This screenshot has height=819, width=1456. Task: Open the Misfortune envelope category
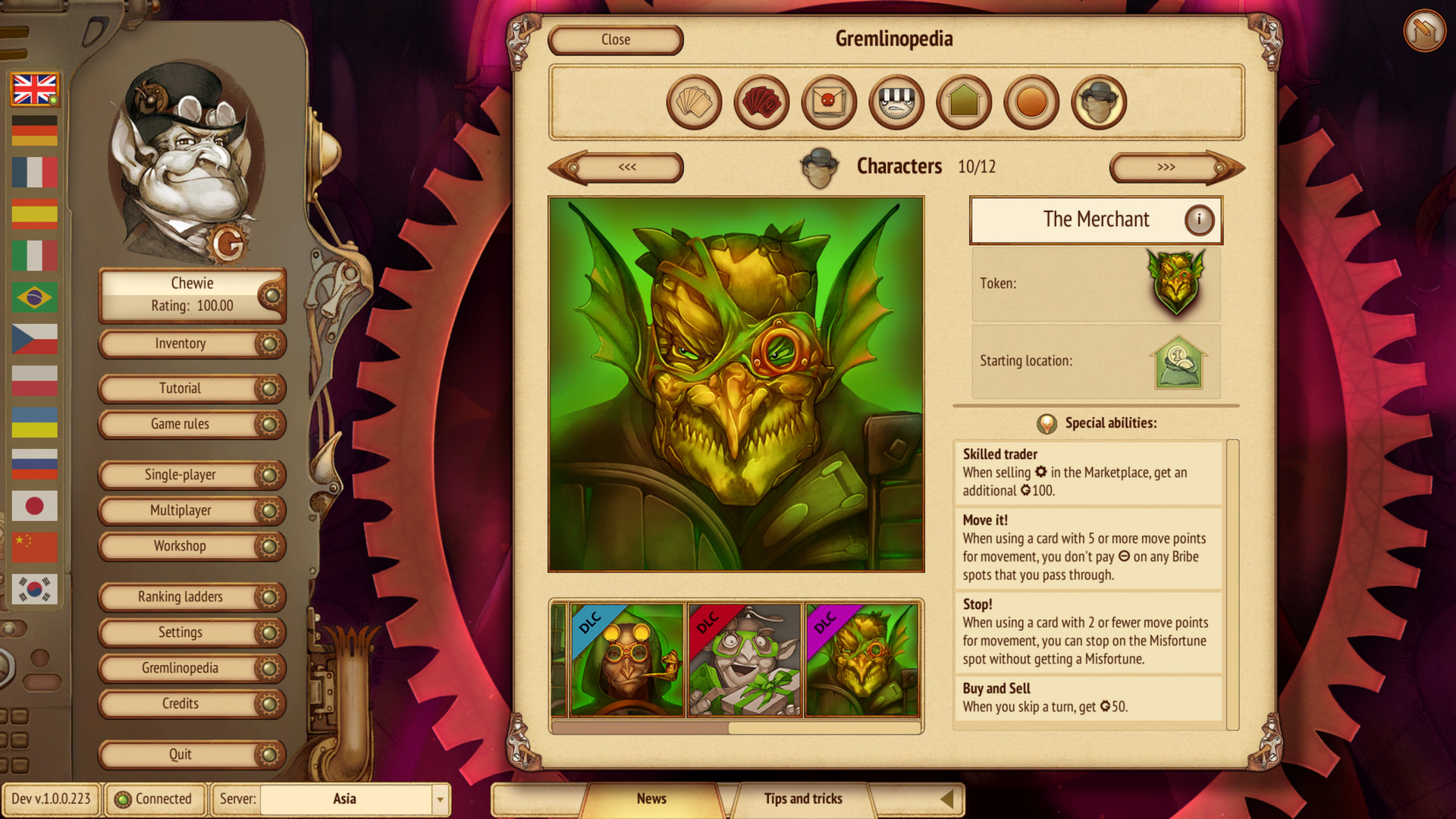(828, 102)
